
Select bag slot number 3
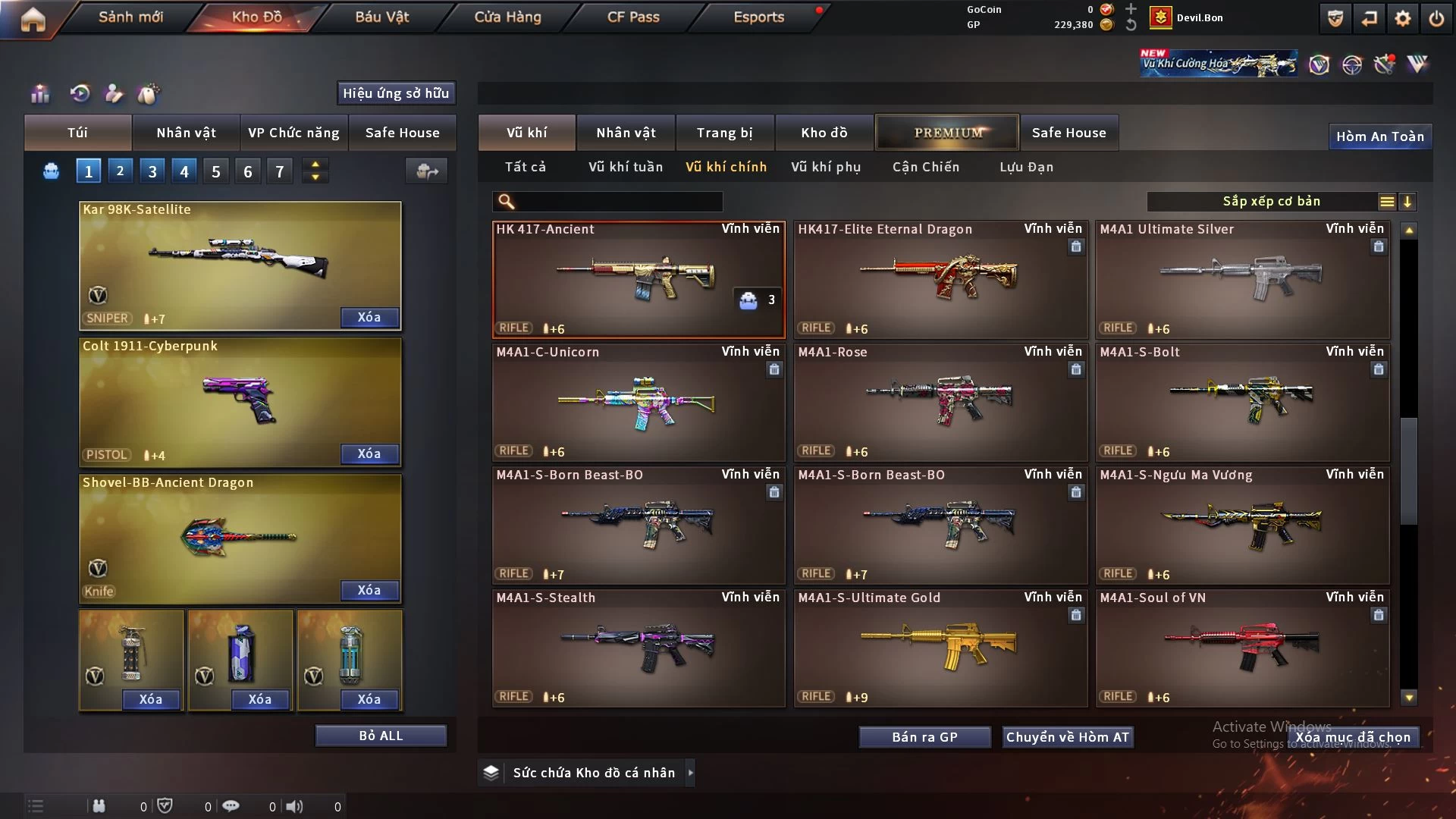(152, 171)
